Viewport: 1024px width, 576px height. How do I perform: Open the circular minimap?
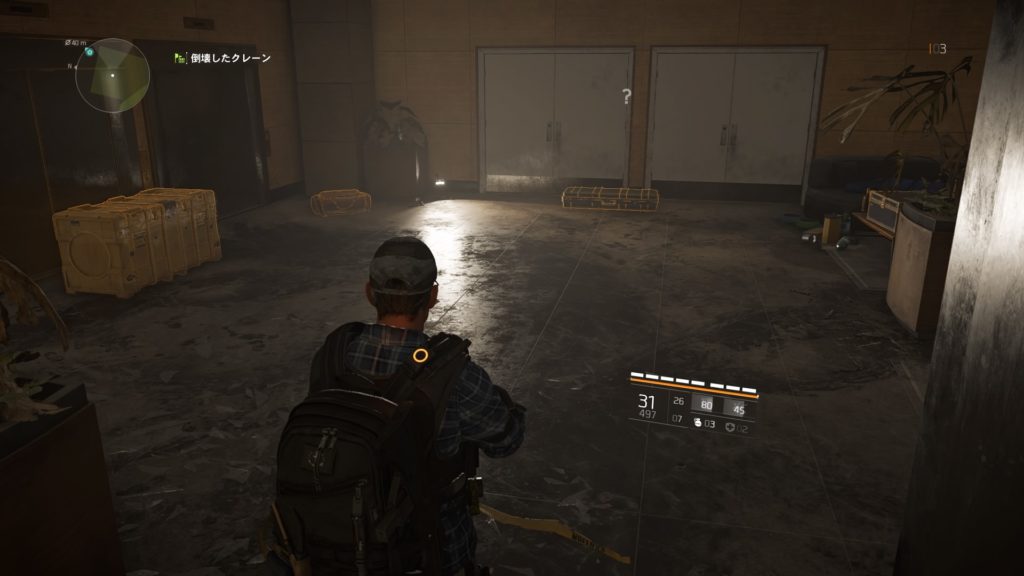pos(112,75)
